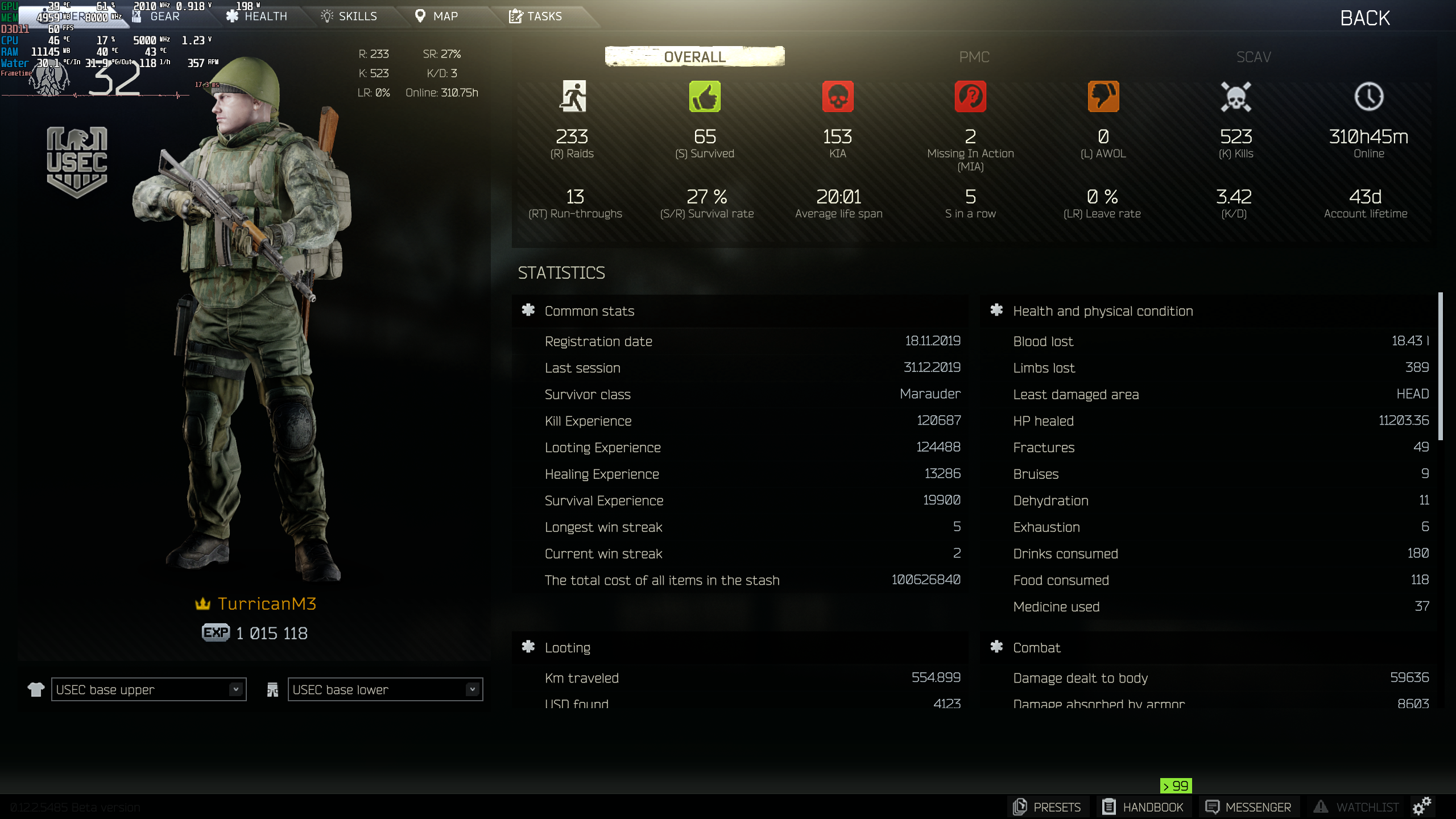Image resolution: width=1456 pixels, height=819 pixels.
Task: Select the PMC statistics tab
Action: [973, 57]
